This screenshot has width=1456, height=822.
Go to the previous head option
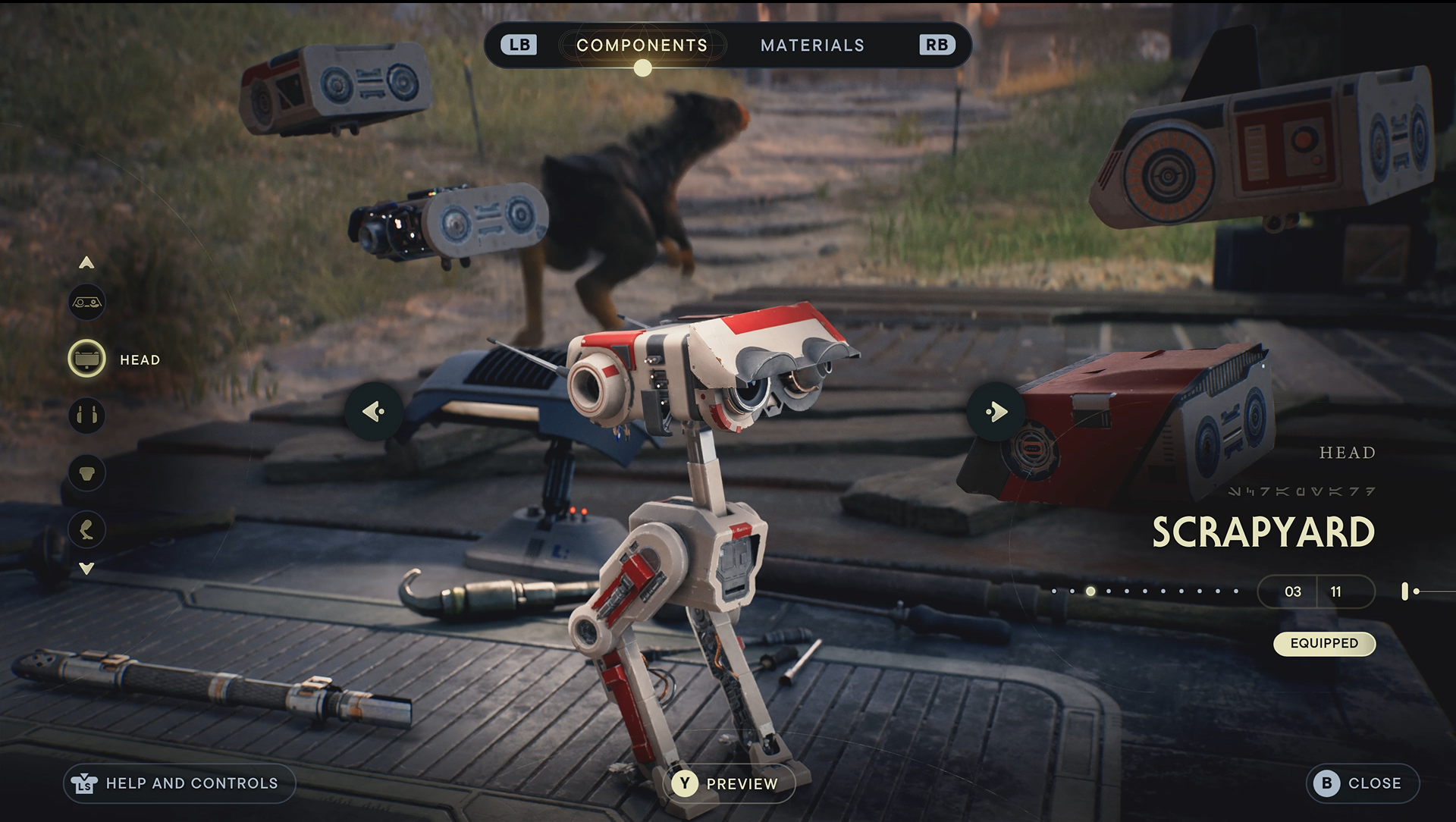tap(373, 412)
